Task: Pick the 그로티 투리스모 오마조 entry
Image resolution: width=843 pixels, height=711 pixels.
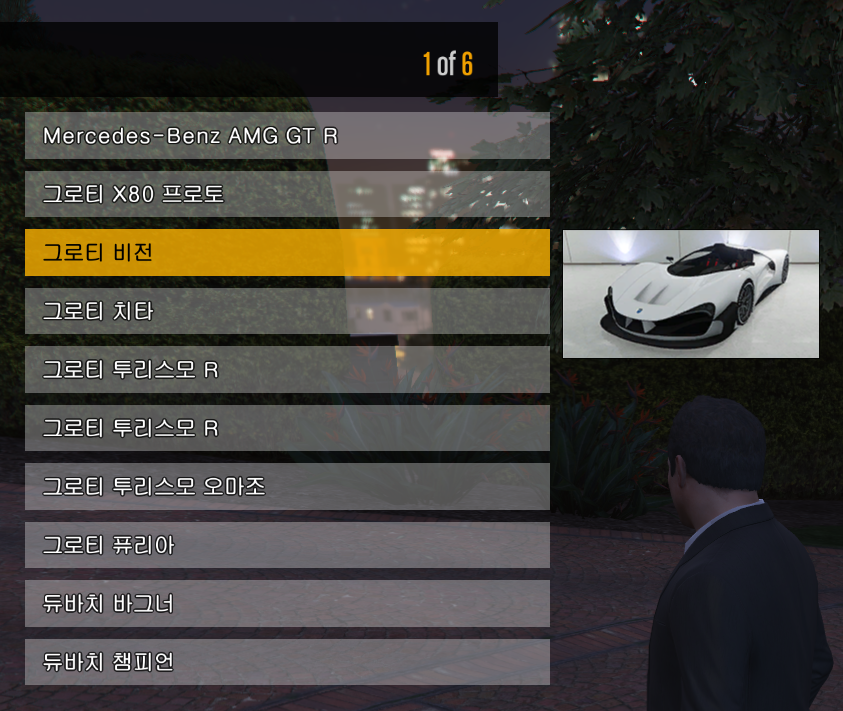Action: click(287, 487)
